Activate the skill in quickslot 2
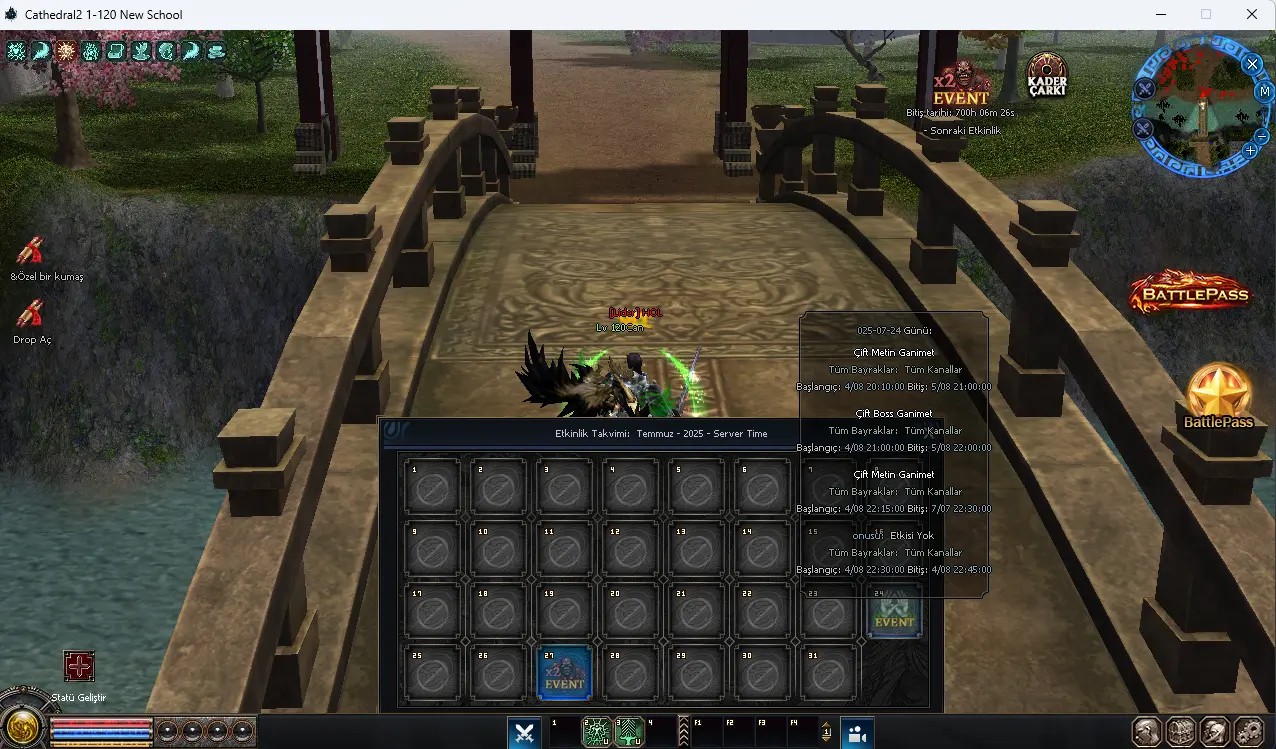 pos(597,733)
